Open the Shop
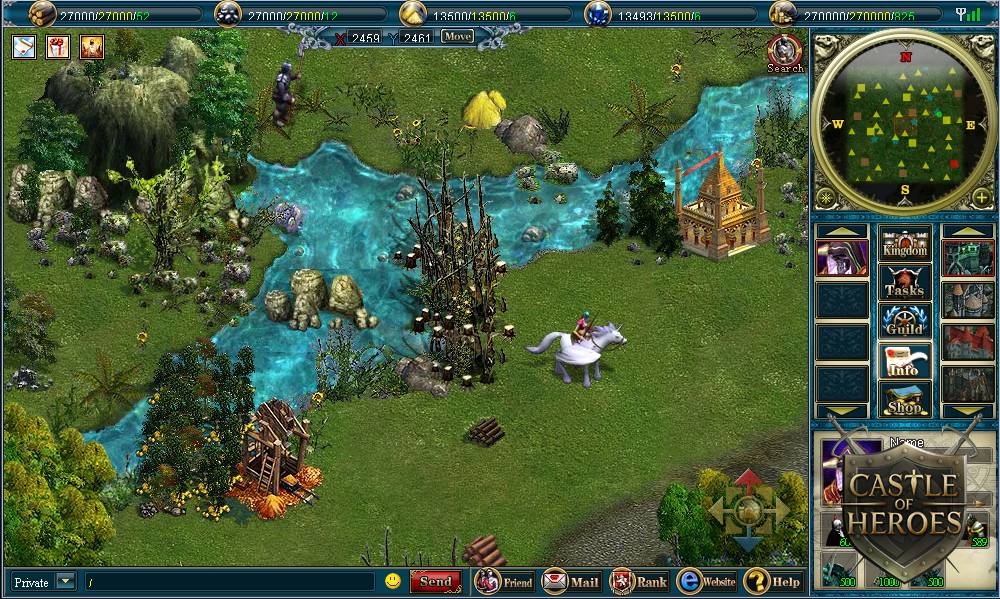The image size is (1000, 599). [x=905, y=399]
